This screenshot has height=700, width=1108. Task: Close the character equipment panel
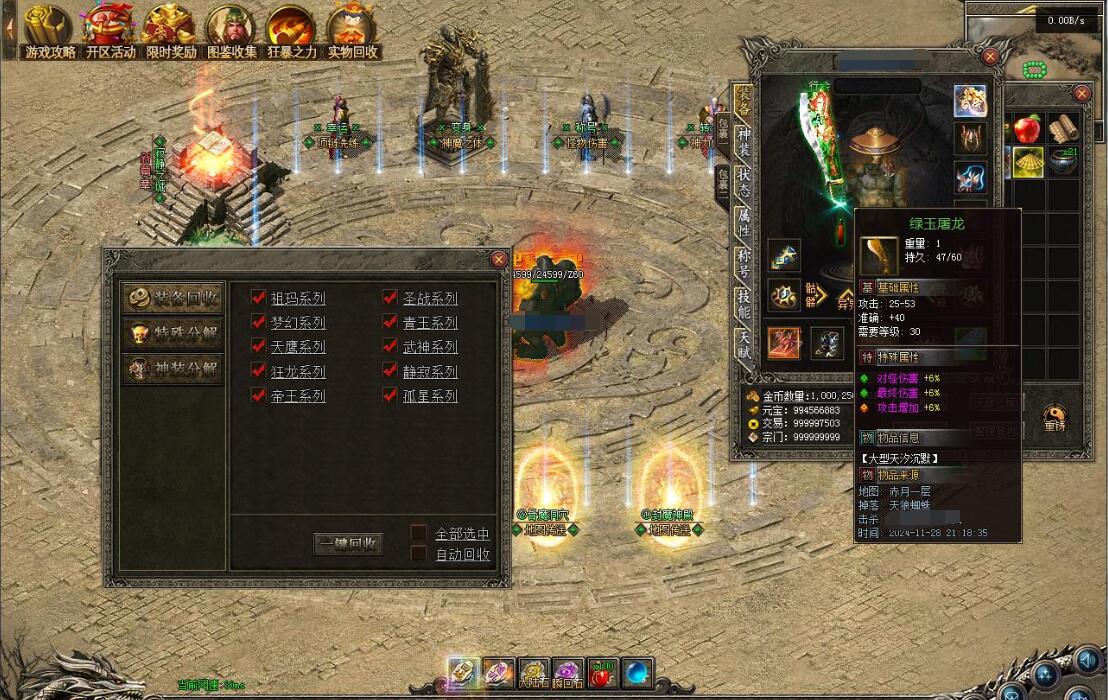[990, 57]
